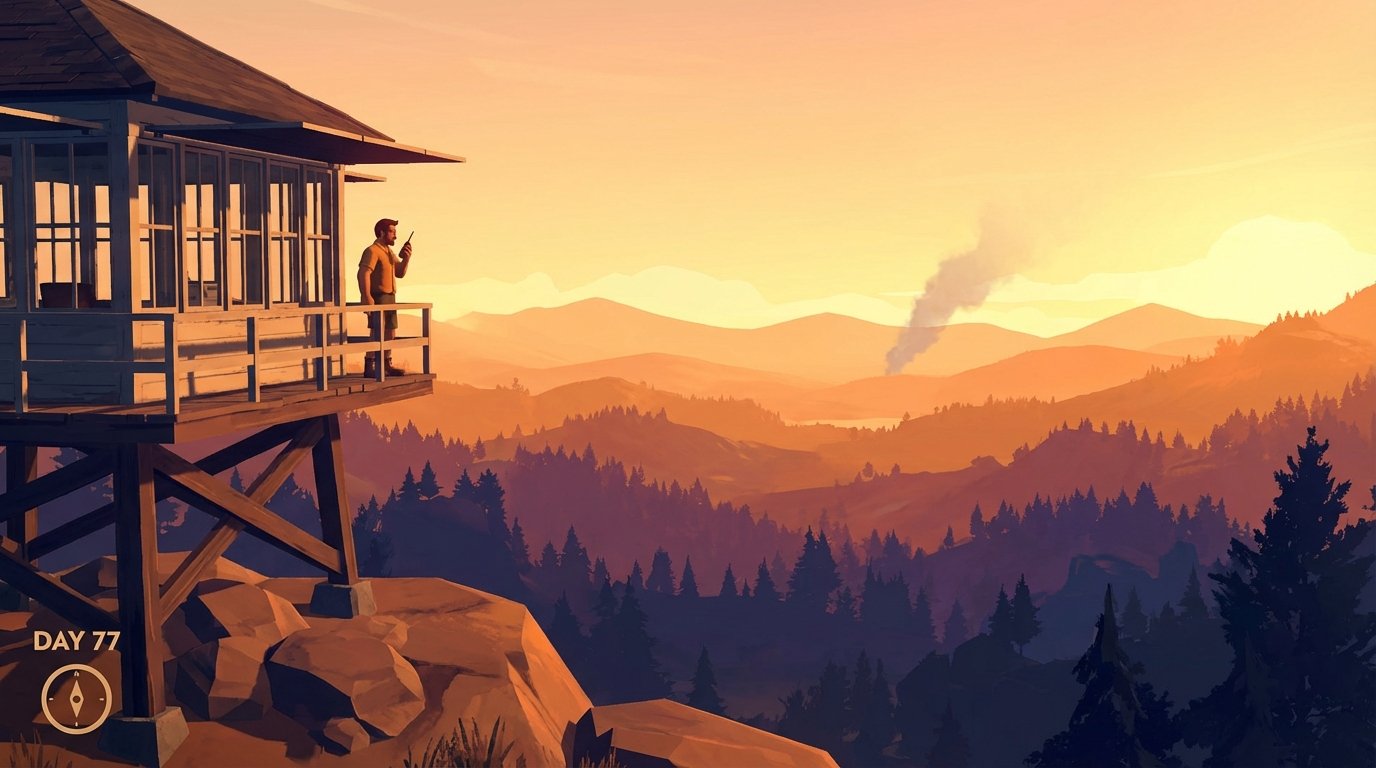
Task: Select the walkie-talkie in Henry's hand
Action: pos(410,243)
